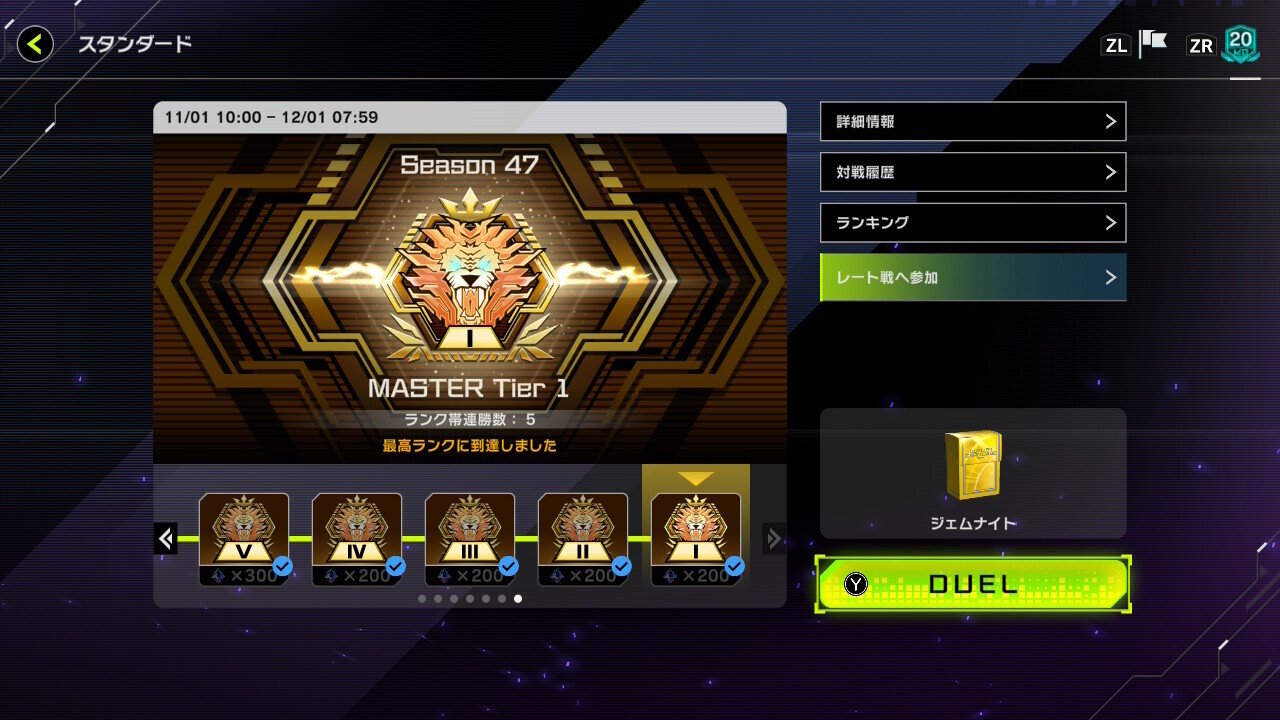The width and height of the screenshot is (1280, 720).
Task: Click the gem counter showing 20
Action: coord(1240,44)
